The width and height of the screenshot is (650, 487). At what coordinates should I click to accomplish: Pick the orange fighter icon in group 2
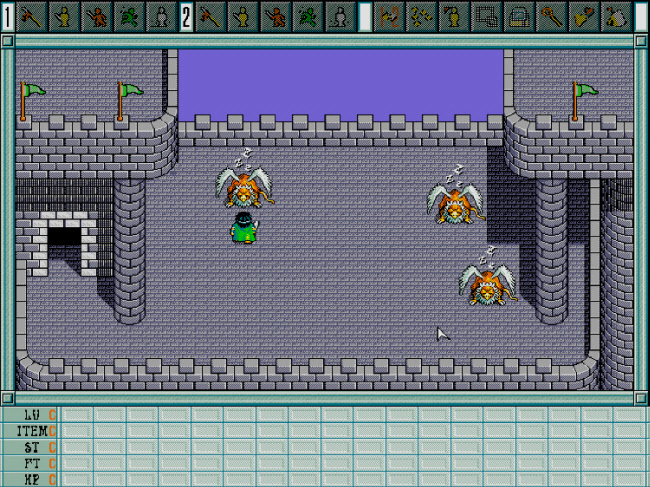pyautogui.click(x=275, y=16)
